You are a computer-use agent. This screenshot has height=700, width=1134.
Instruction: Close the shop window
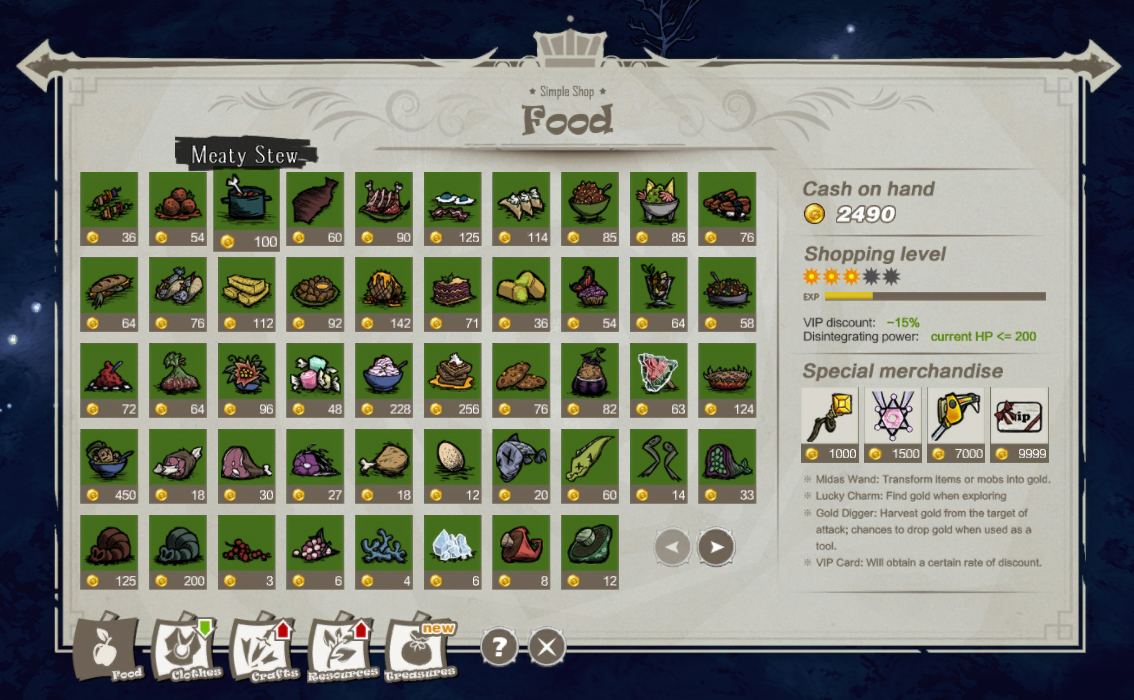546,647
